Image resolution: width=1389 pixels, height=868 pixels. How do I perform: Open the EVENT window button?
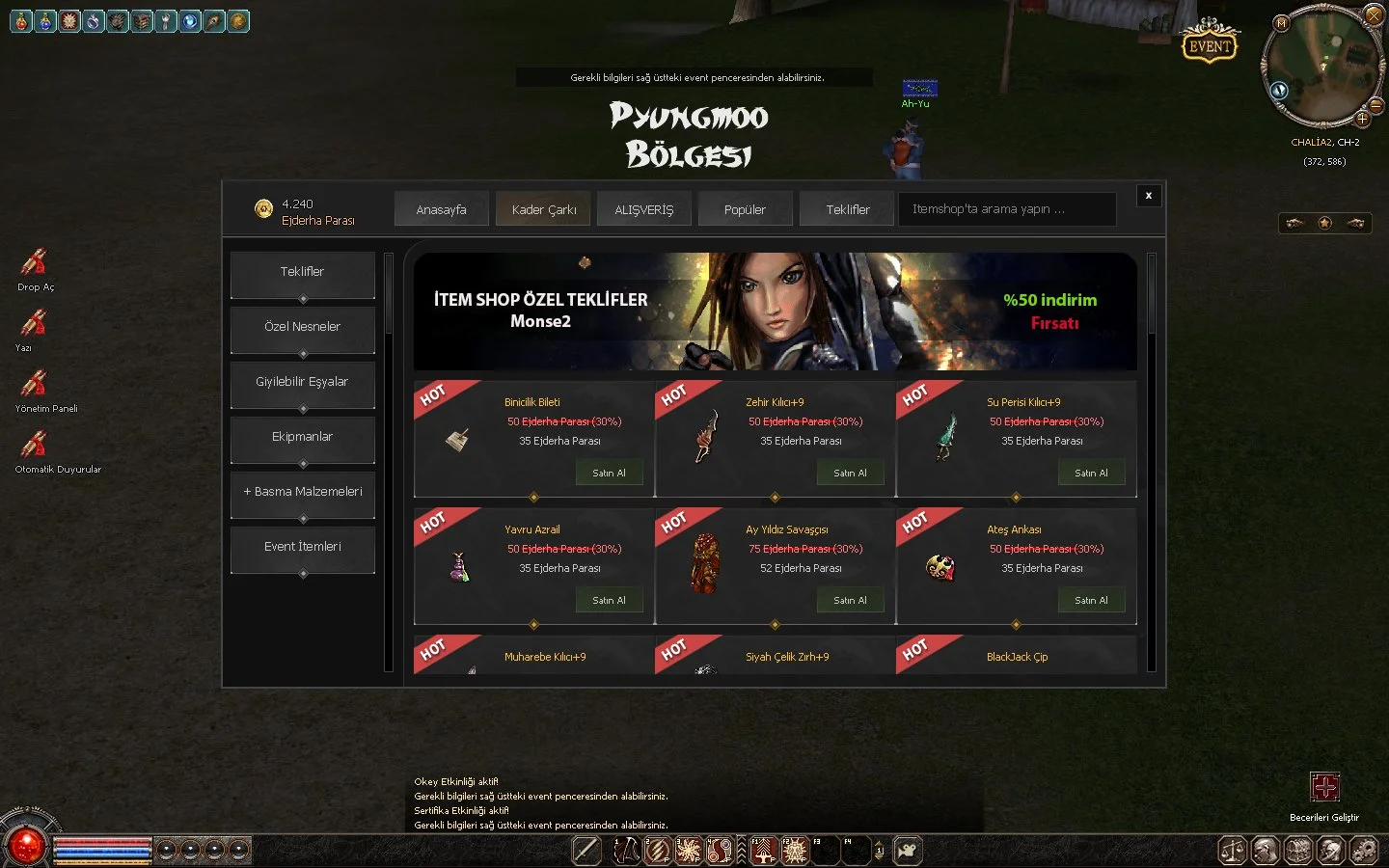click(x=1210, y=45)
